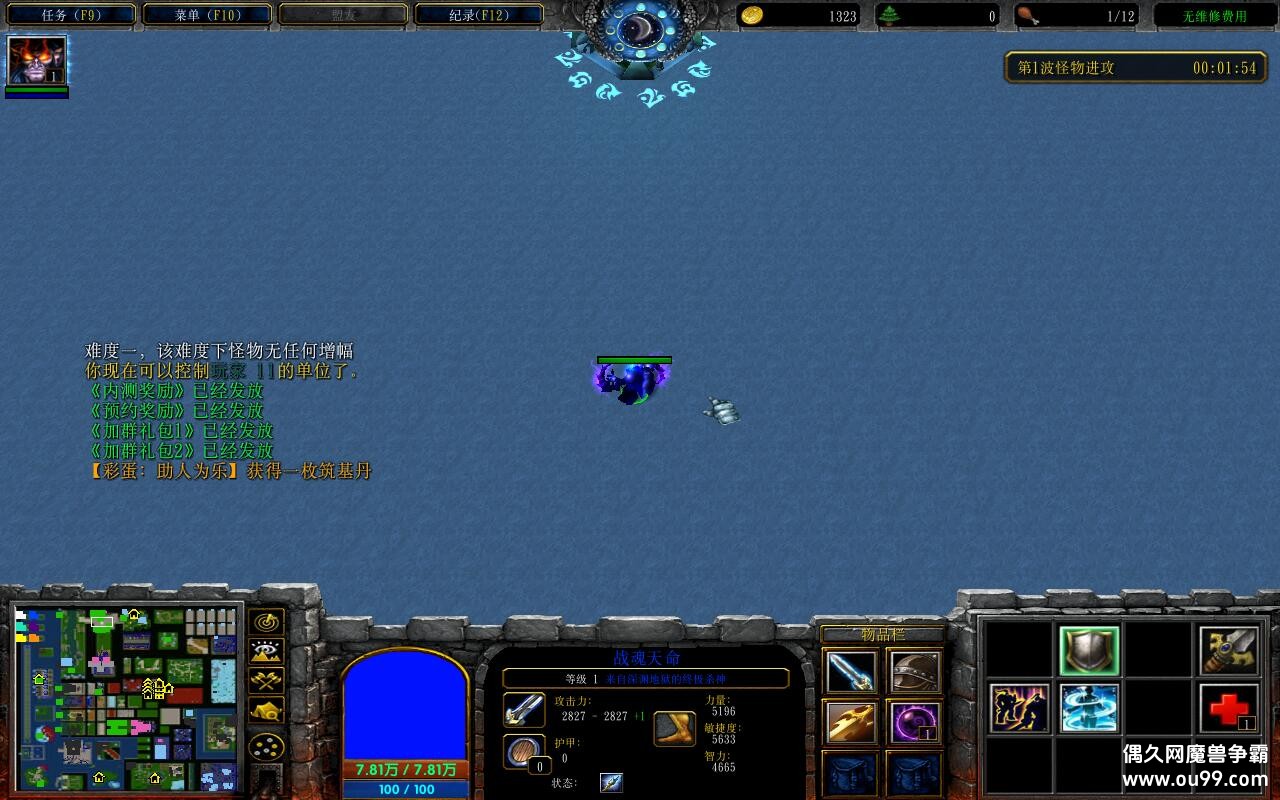Use the purple orb inventory item
The image size is (1280, 800).
coord(913,722)
